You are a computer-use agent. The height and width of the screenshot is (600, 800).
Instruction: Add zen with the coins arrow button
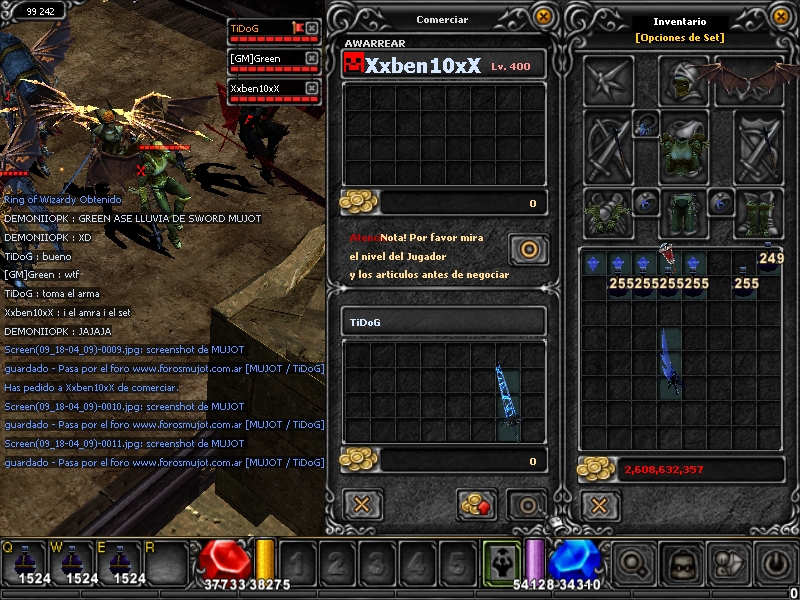tap(477, 503)
